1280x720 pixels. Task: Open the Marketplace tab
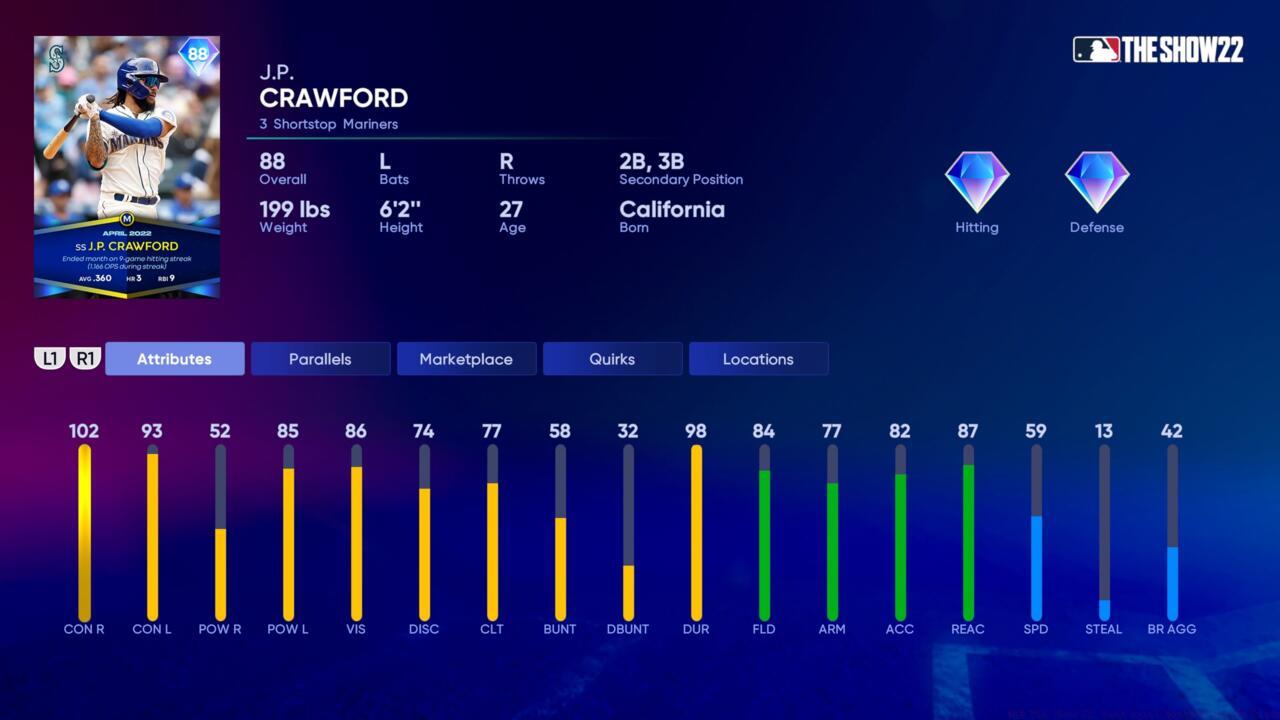pos(466,358)
